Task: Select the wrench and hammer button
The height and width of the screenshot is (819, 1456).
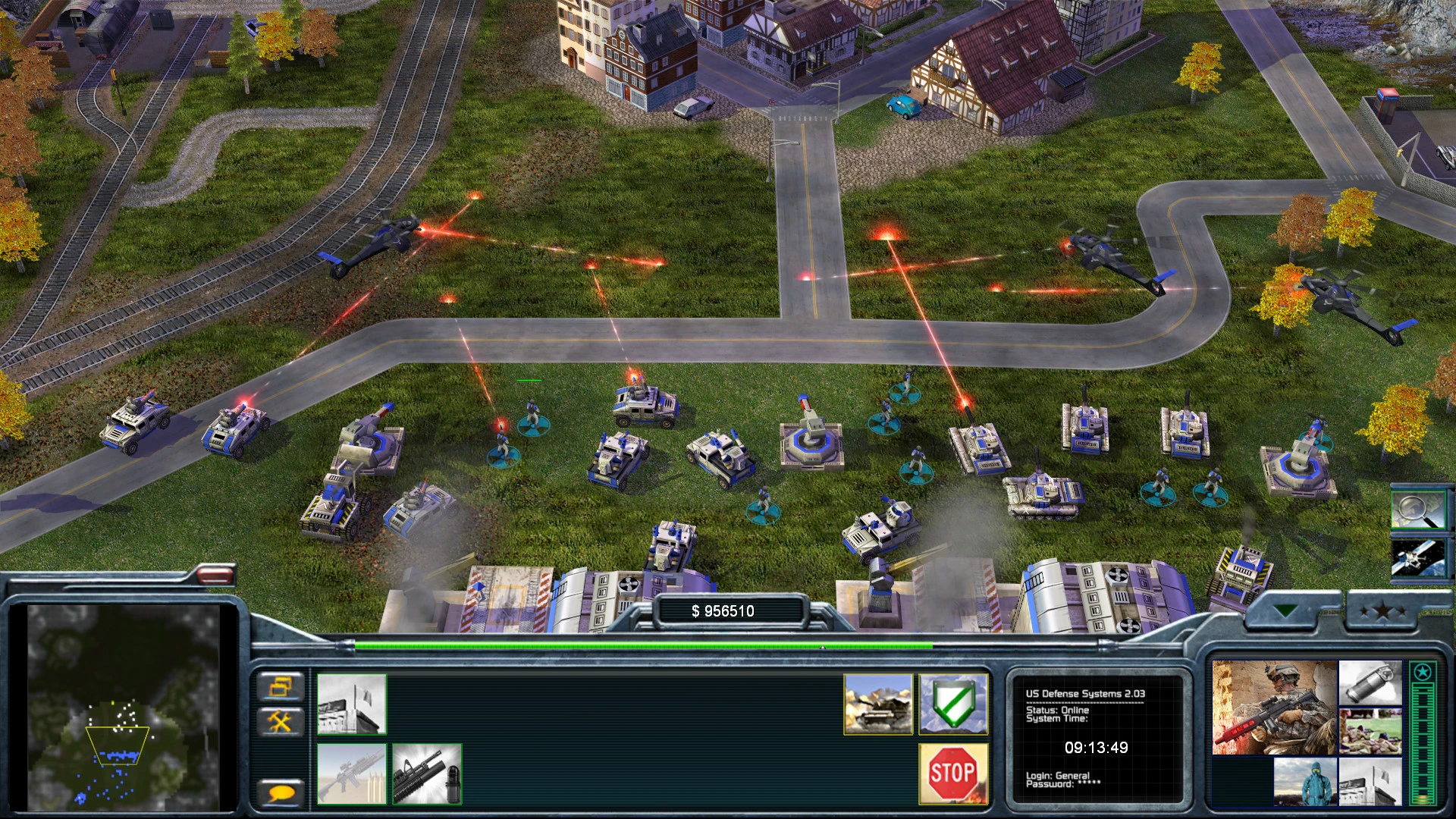Action: click(281, 721)
